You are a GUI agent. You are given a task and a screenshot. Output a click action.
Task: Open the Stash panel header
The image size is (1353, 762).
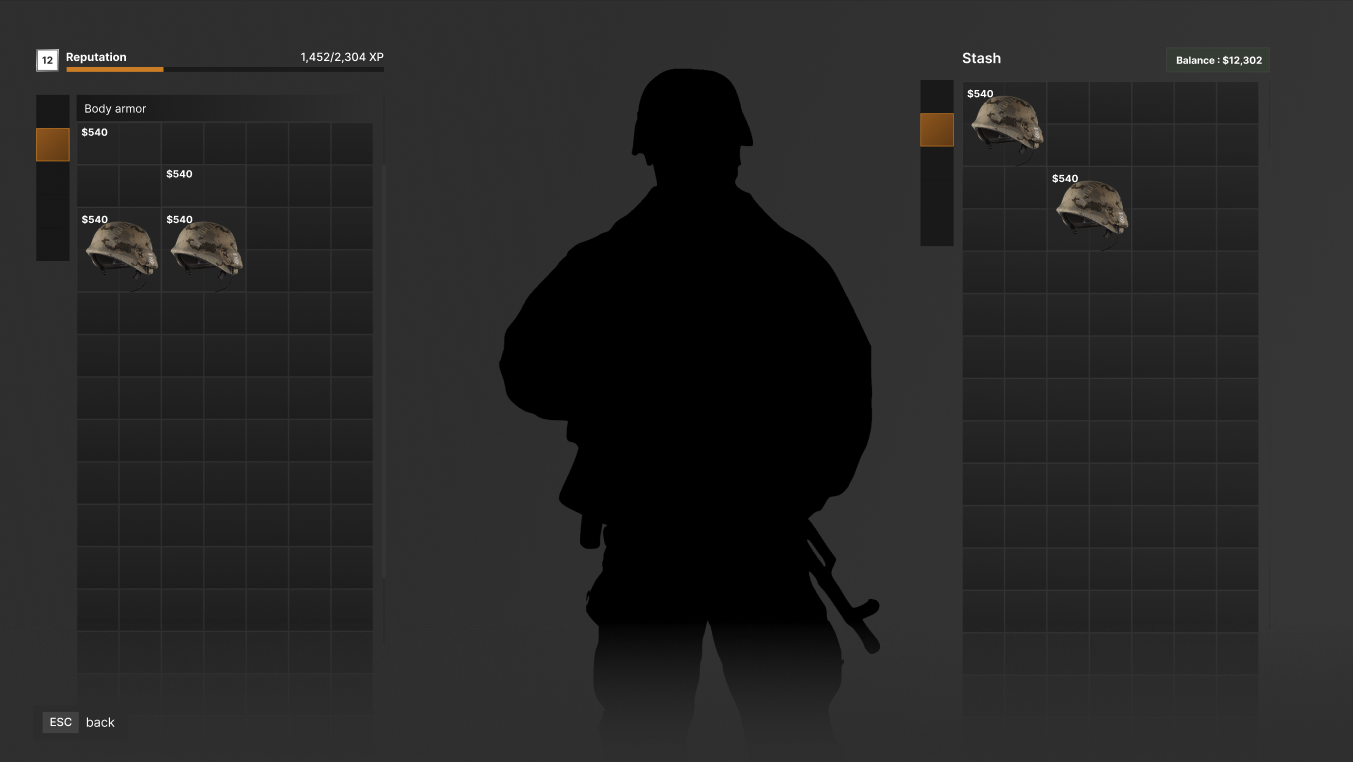pos(981,58)
